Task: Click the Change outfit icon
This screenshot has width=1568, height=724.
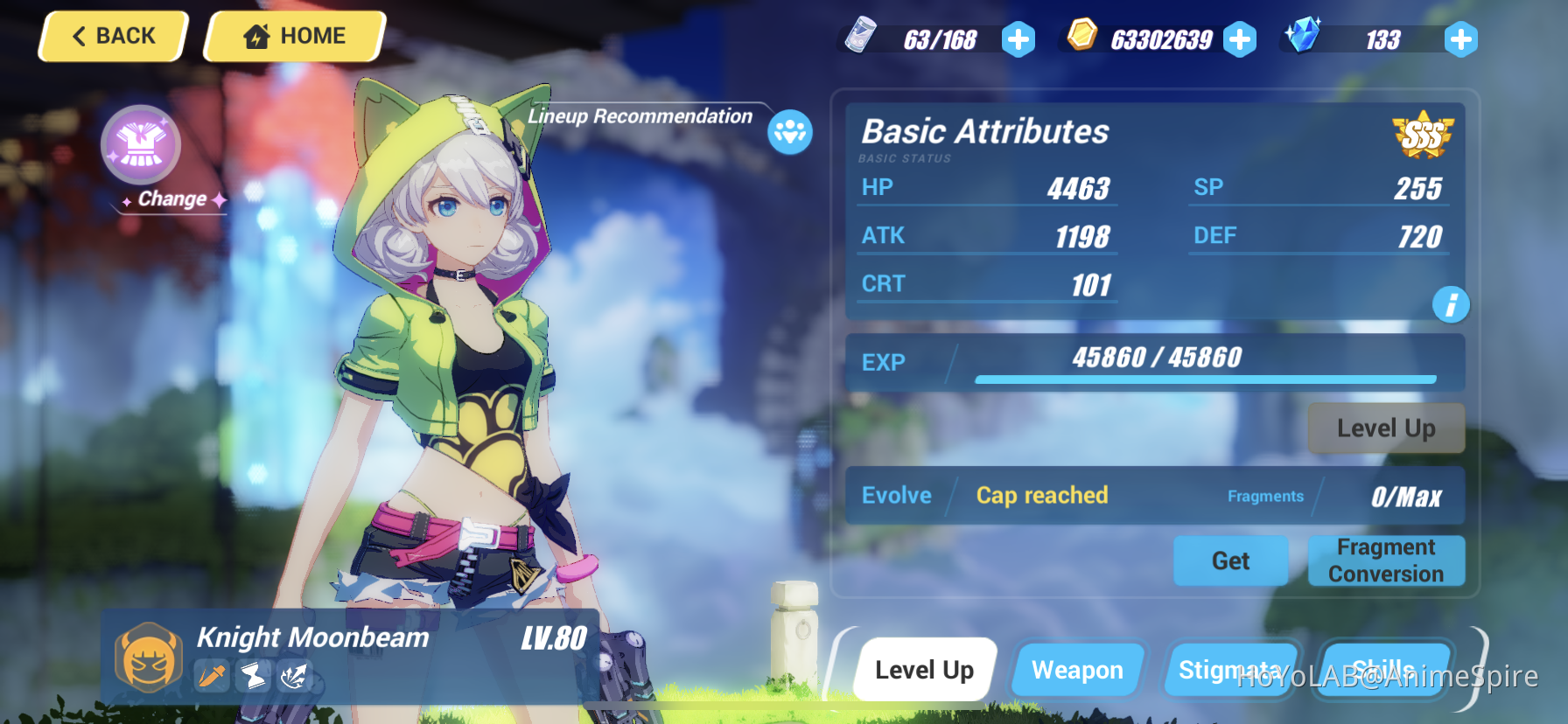Action: pyautogui.click(x=141, y=145)
